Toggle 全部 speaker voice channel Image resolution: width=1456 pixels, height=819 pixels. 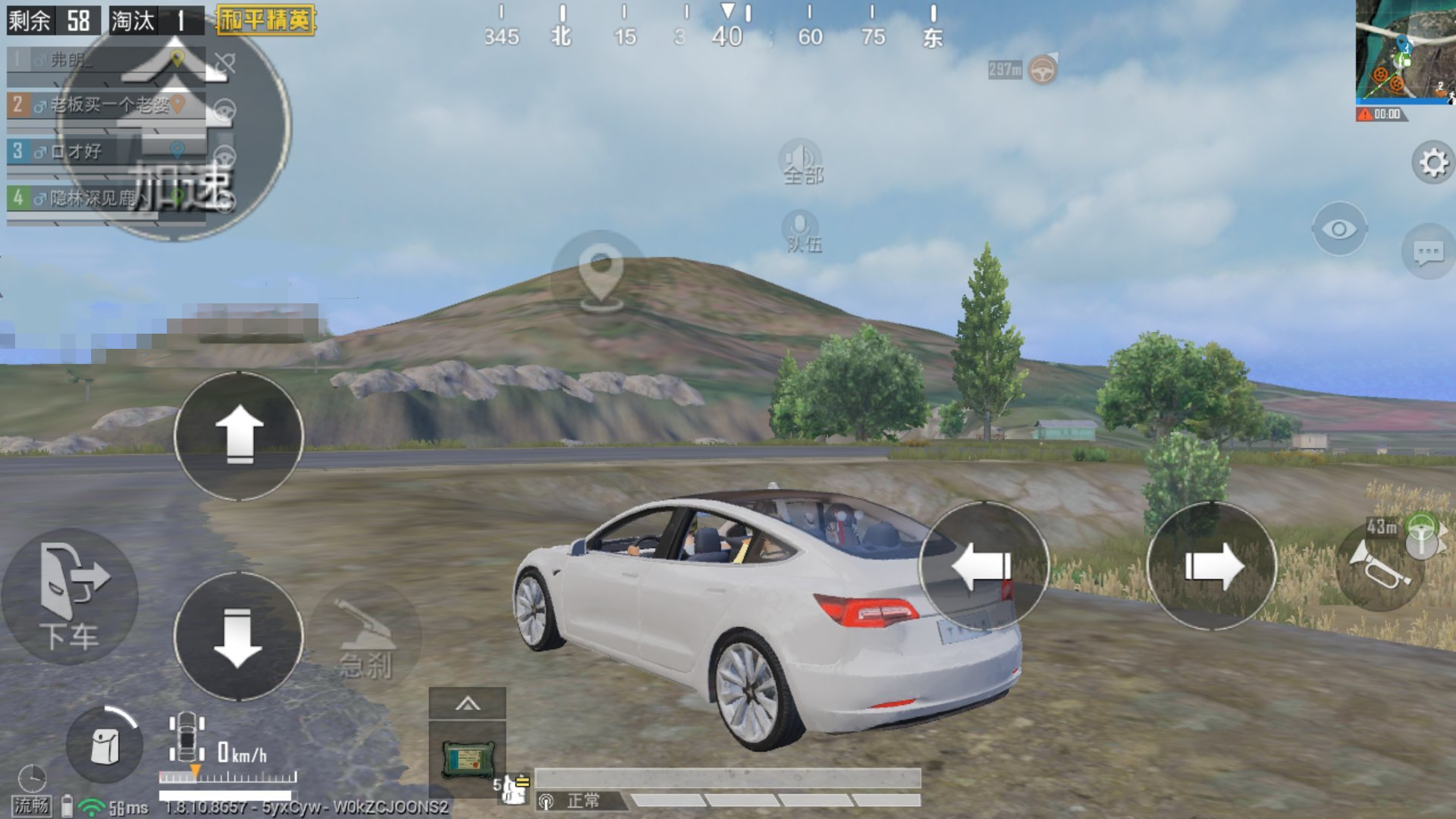tap(802, 162)
